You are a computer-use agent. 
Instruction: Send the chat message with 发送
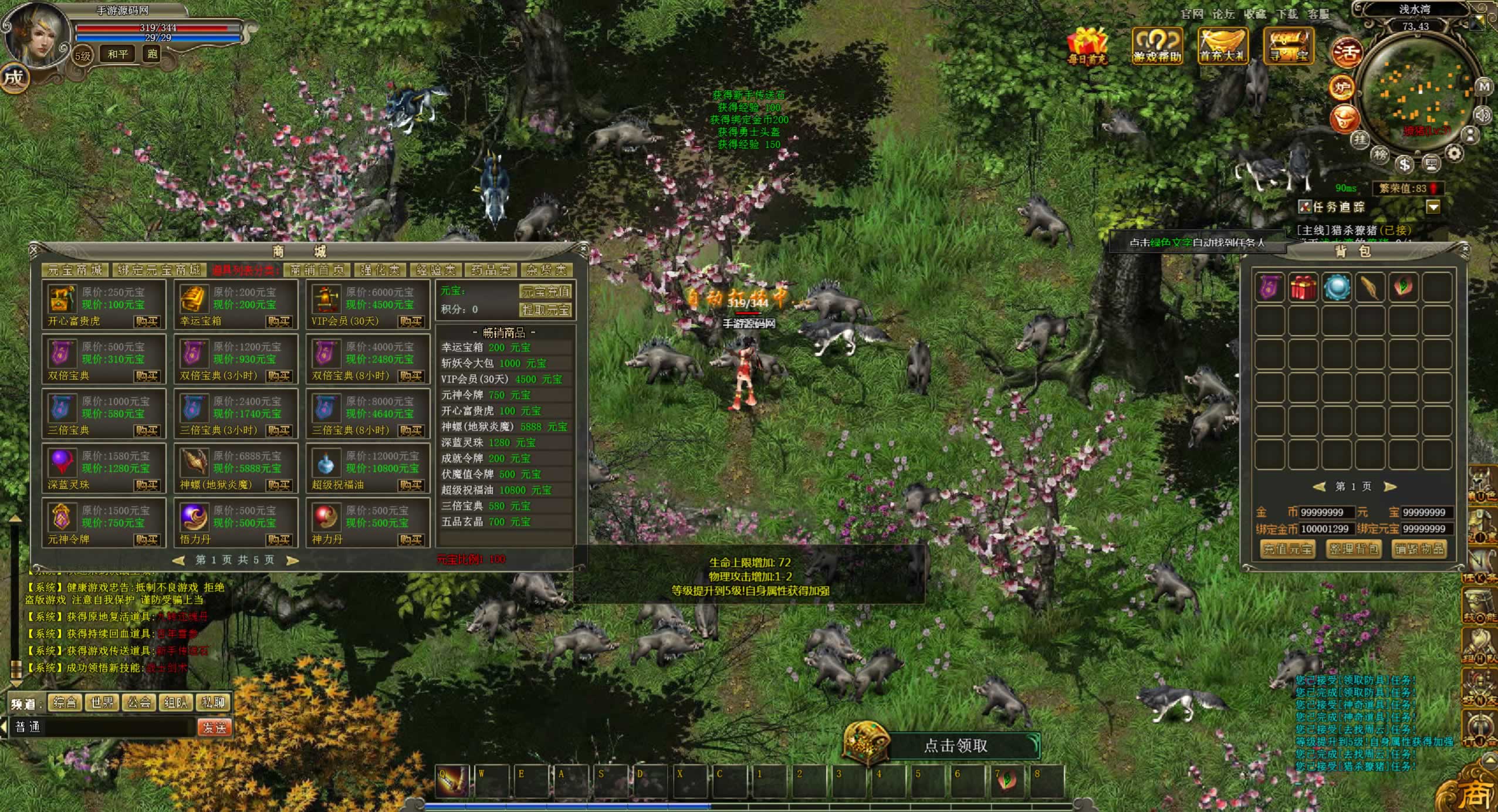[x=214, y=728]
